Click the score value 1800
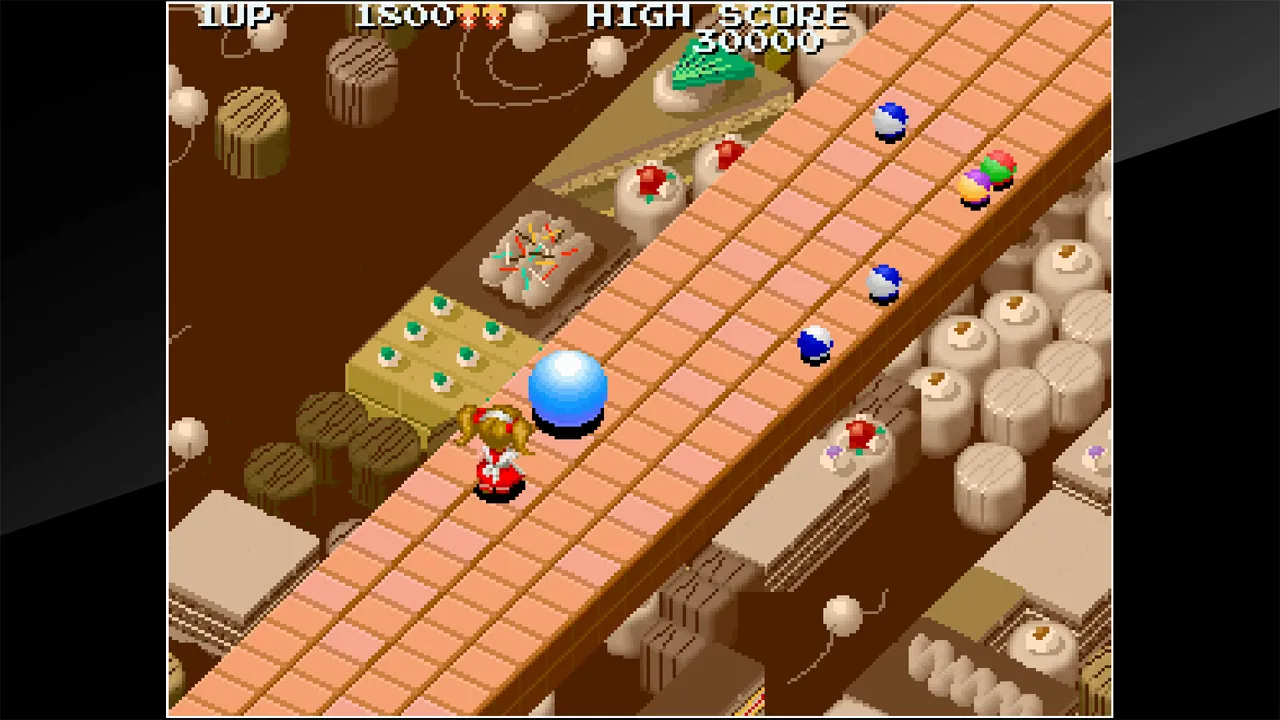 [402, 16]
